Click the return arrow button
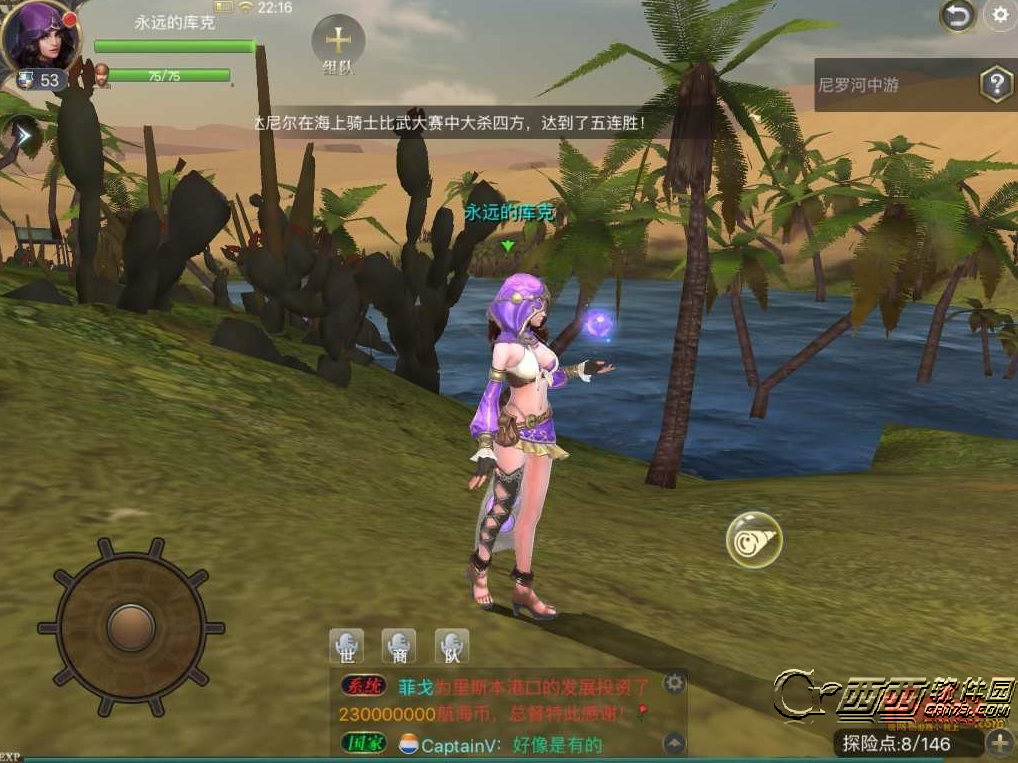1018x763 pixels. coord(957,15)
